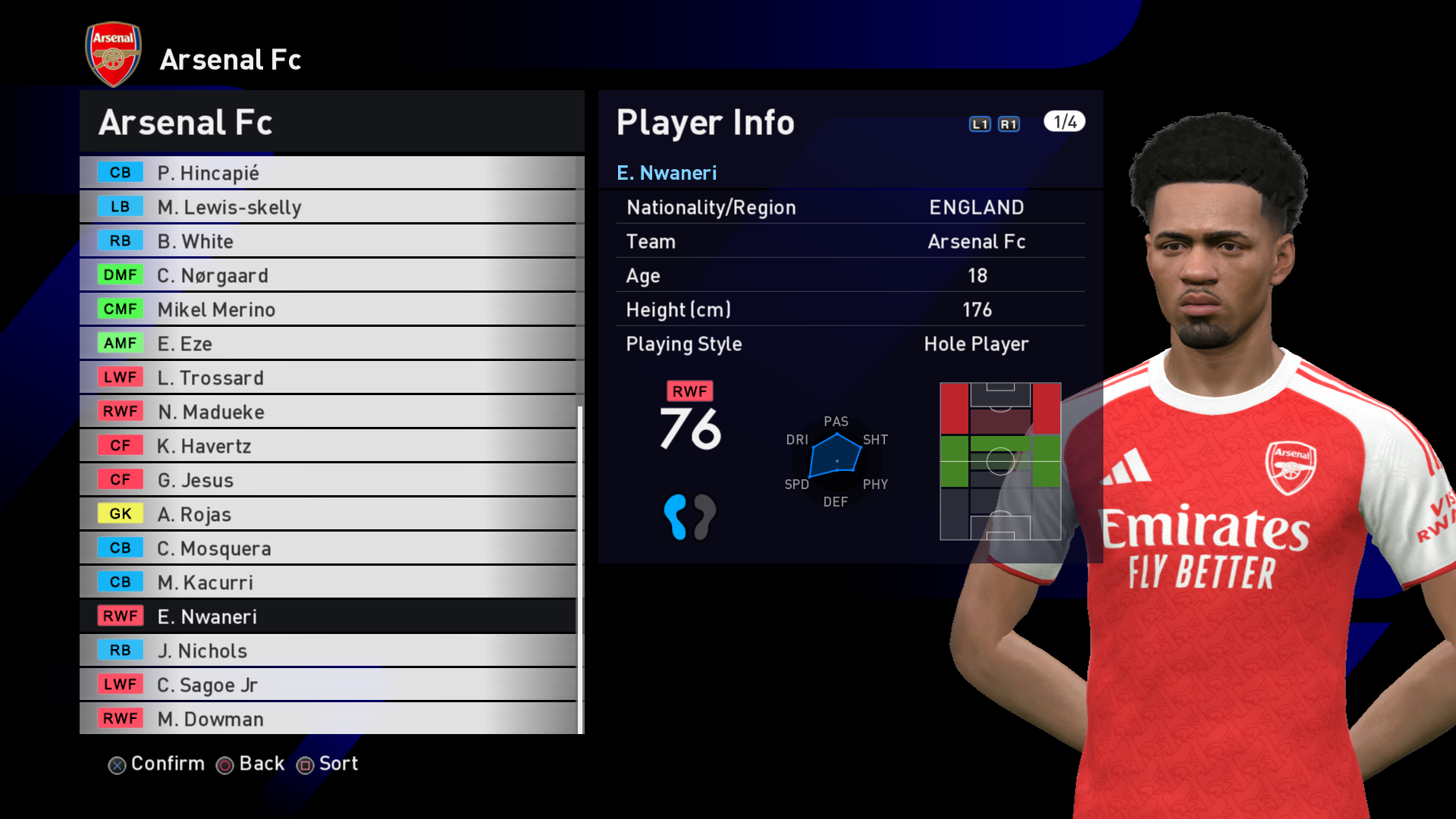
Task: Highlight Mikel Merino's row
Action: point(328,309)
